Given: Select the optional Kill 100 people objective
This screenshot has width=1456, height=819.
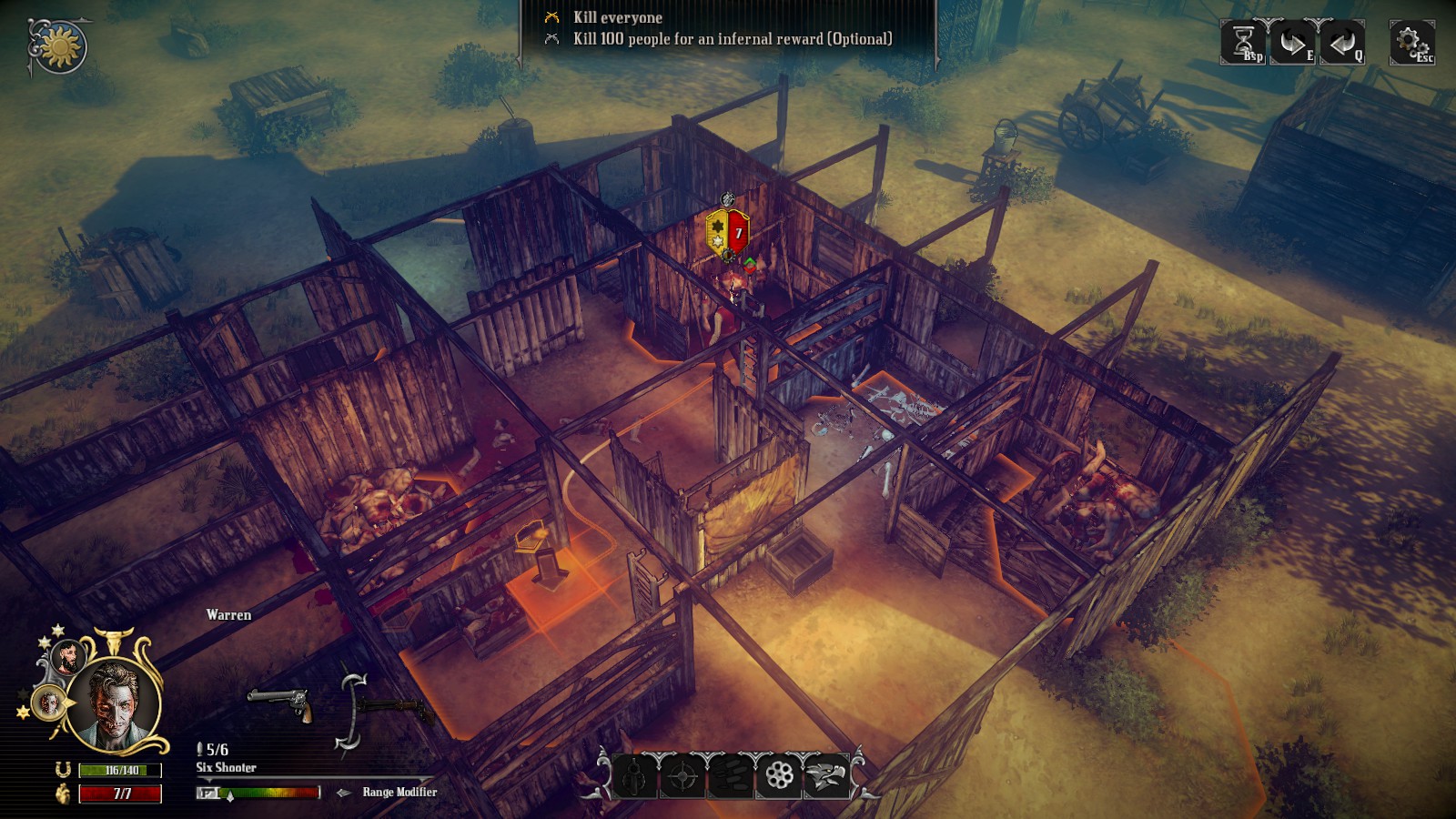Looking at the screenshot, I should [732, 39].
